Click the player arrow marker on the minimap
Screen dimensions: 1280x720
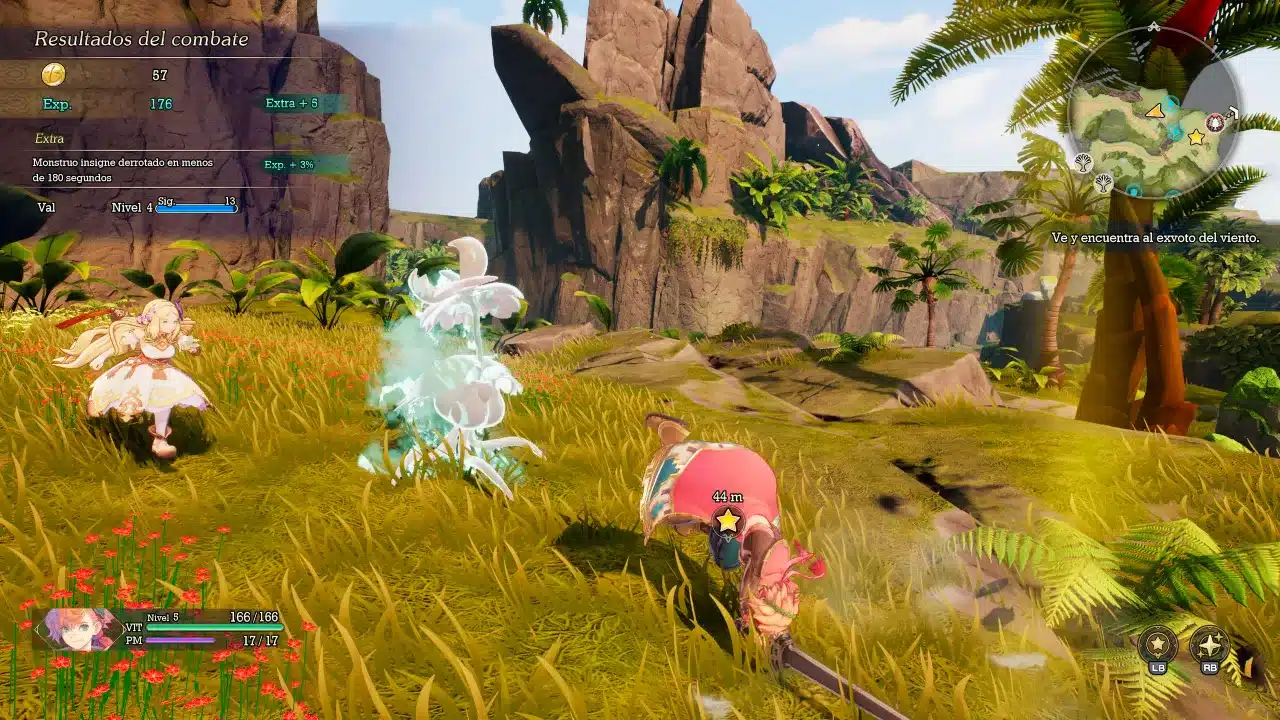tap(1154, 111)
